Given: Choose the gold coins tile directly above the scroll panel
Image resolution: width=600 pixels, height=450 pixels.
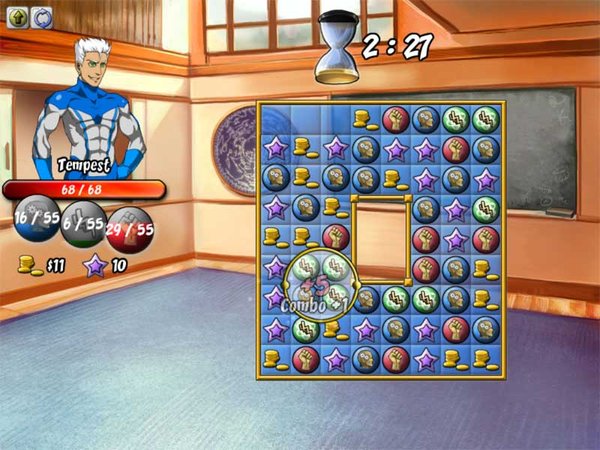Looking at the screenshot, I should pos(396,179).
